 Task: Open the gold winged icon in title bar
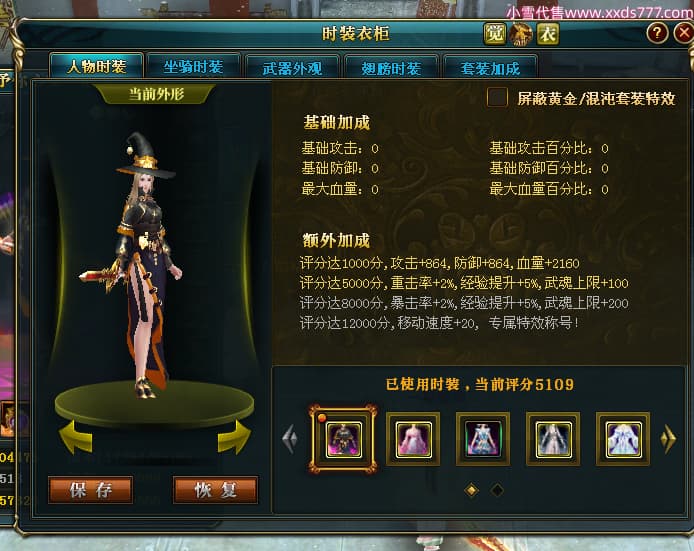pos(521,34)
